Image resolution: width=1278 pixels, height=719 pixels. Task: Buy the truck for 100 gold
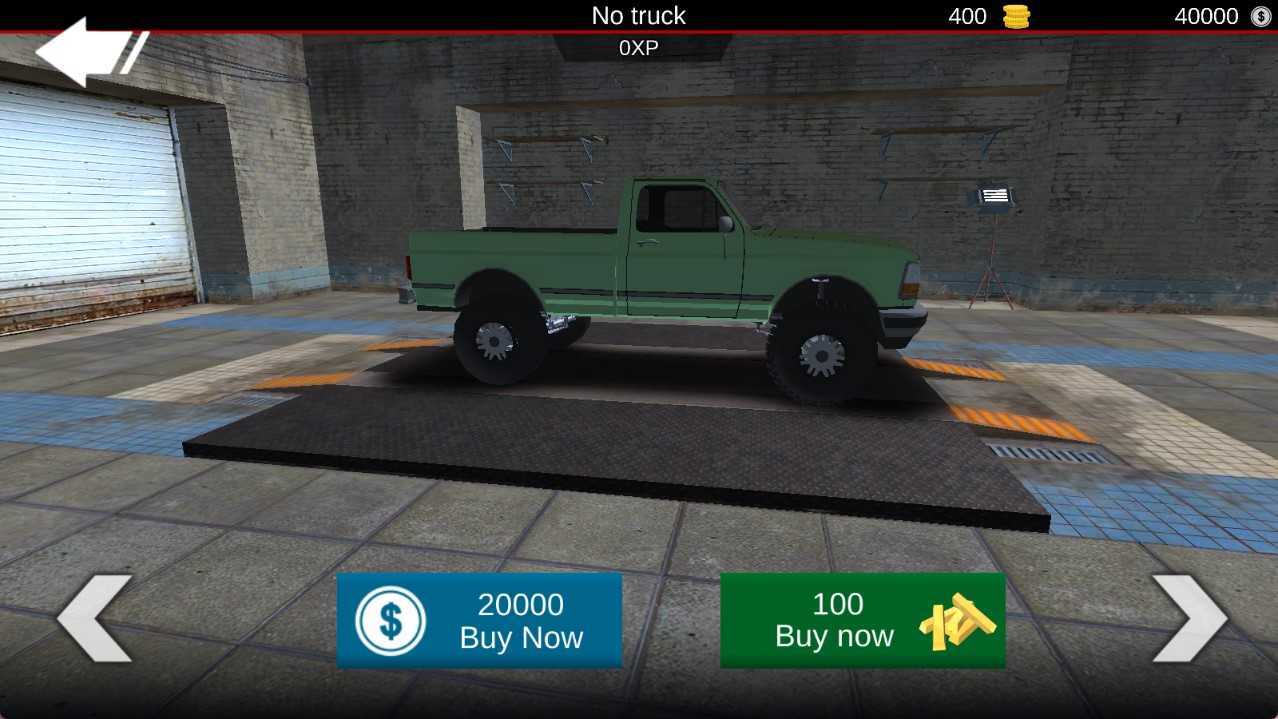pyautogui.click(x=862, y=620)
